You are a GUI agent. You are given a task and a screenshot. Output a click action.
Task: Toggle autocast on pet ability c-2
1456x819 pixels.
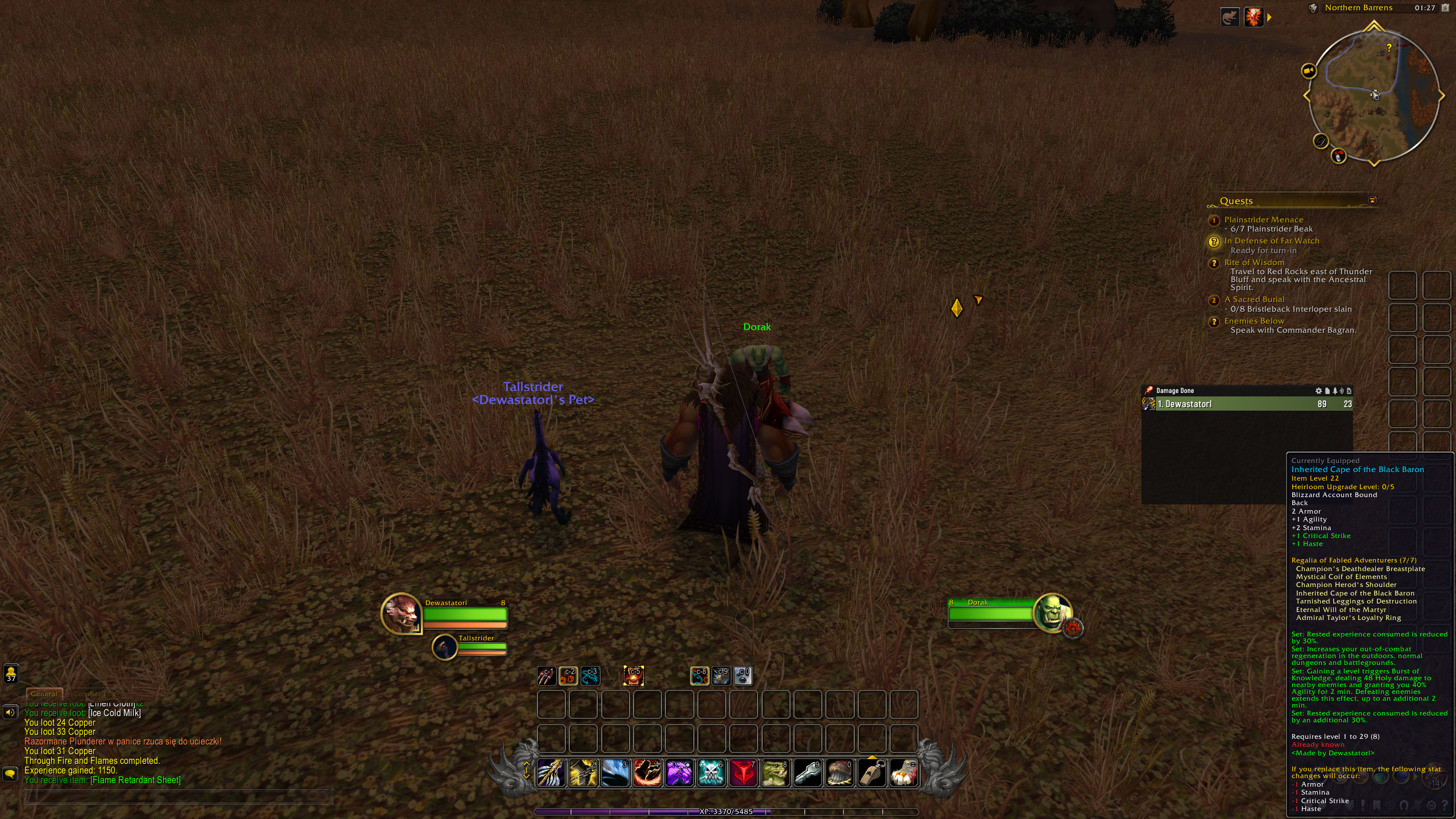[568, 676]
